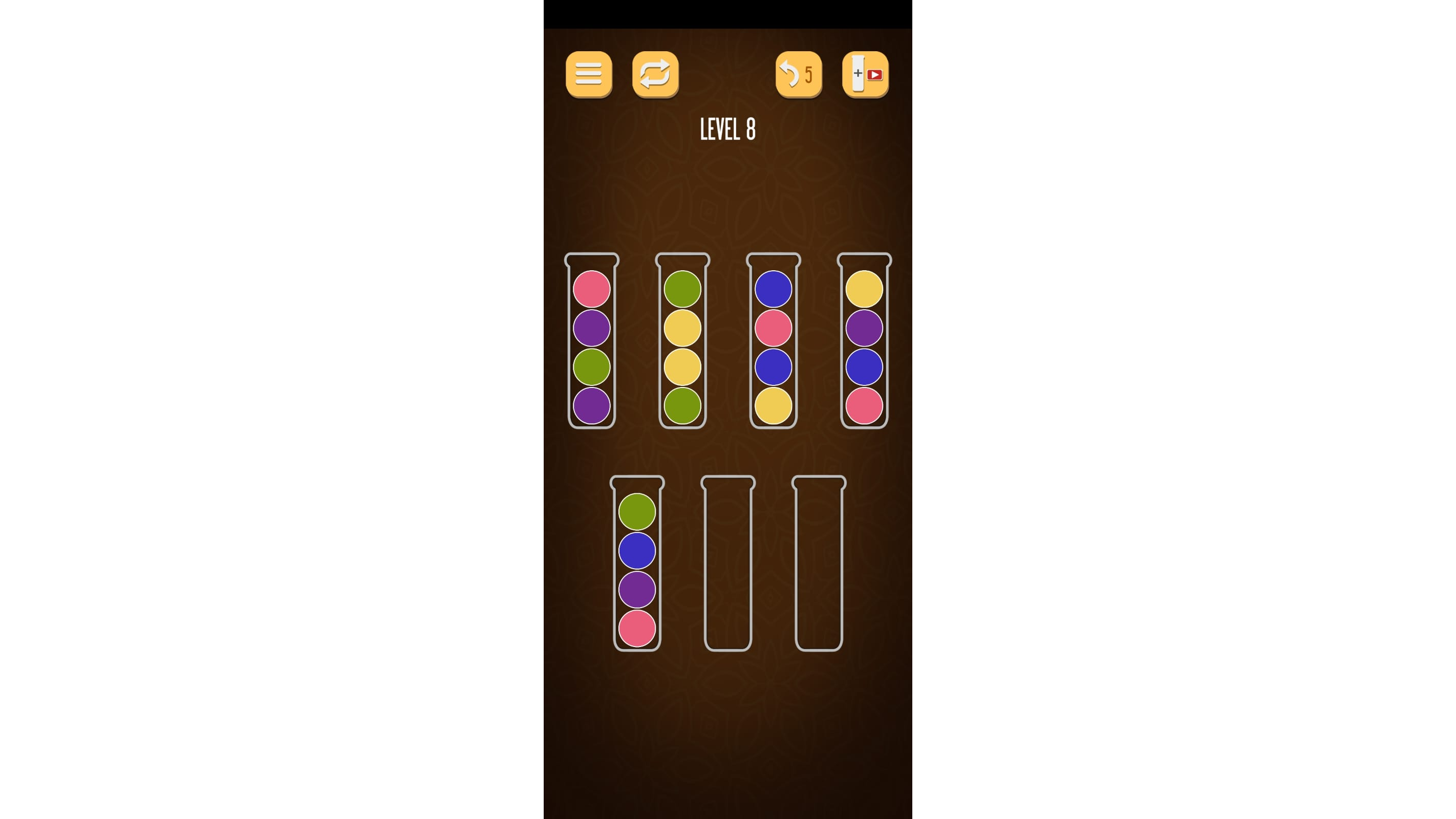Tap the LEVEL 8 title text

[727, 128]
